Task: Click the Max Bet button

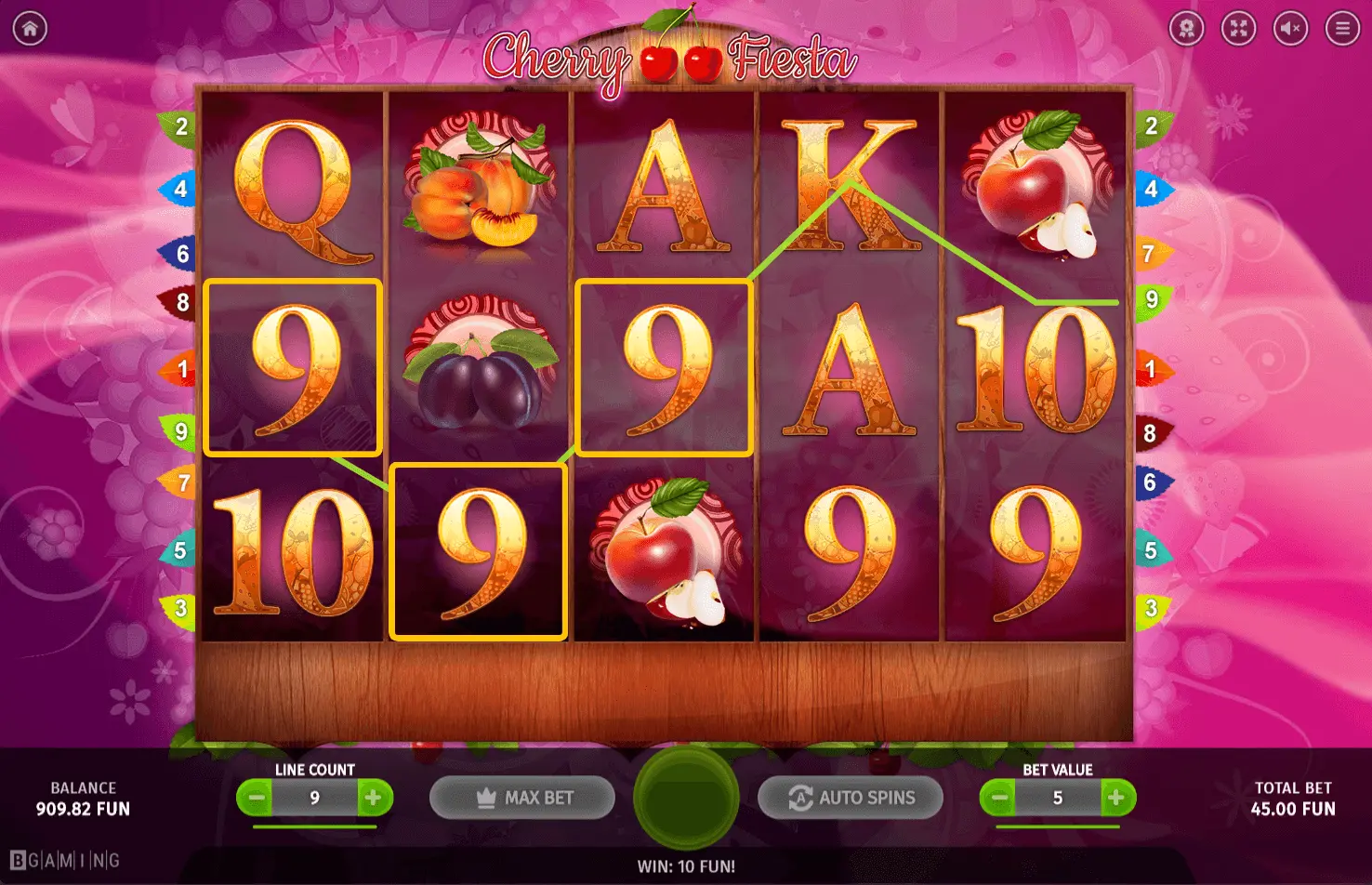Action: point(522,798)
